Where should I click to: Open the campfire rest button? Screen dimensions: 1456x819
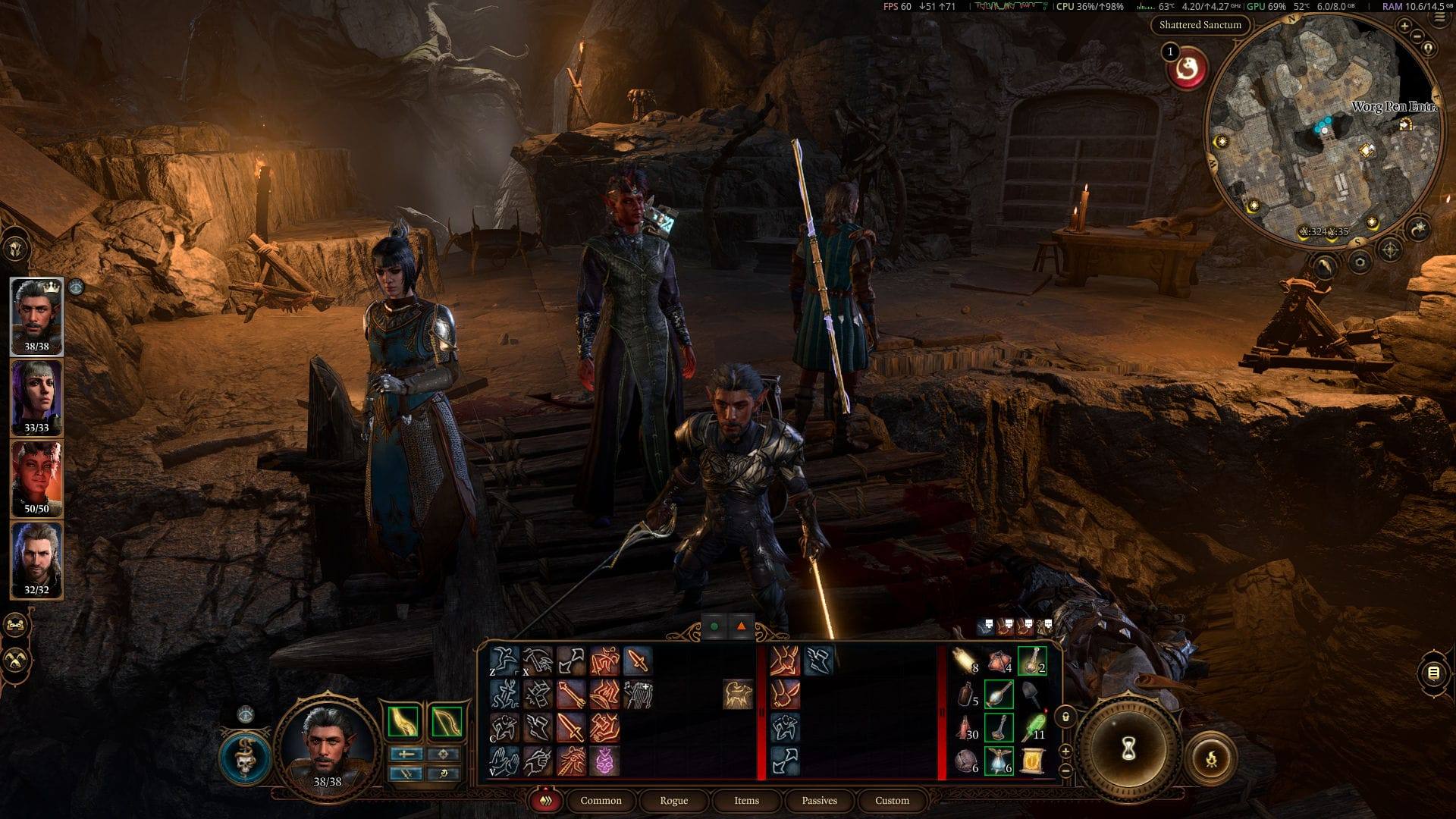(1211, 758)
